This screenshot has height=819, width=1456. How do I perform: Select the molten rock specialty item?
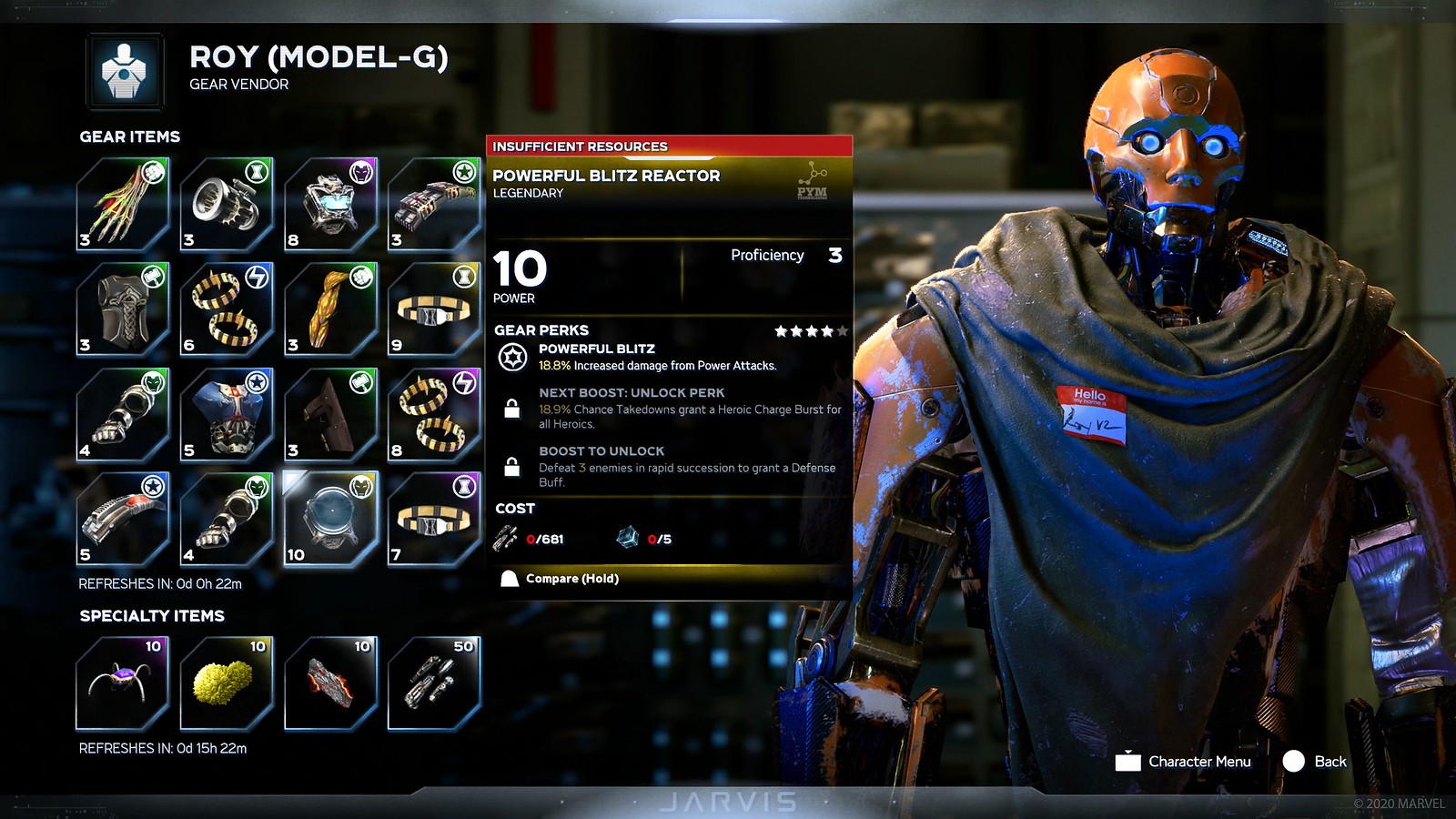[330, 682]
